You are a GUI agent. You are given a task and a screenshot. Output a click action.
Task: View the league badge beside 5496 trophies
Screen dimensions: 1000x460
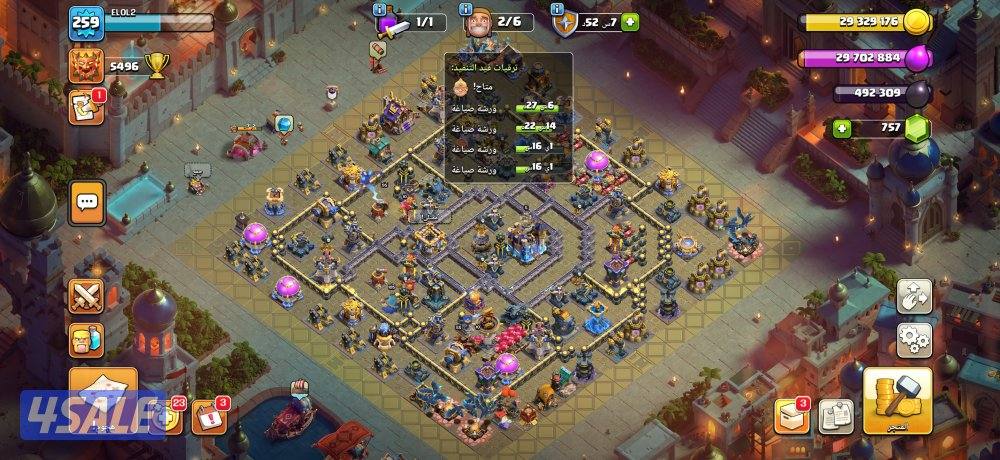pyautogui.click(x=85, y=65)
